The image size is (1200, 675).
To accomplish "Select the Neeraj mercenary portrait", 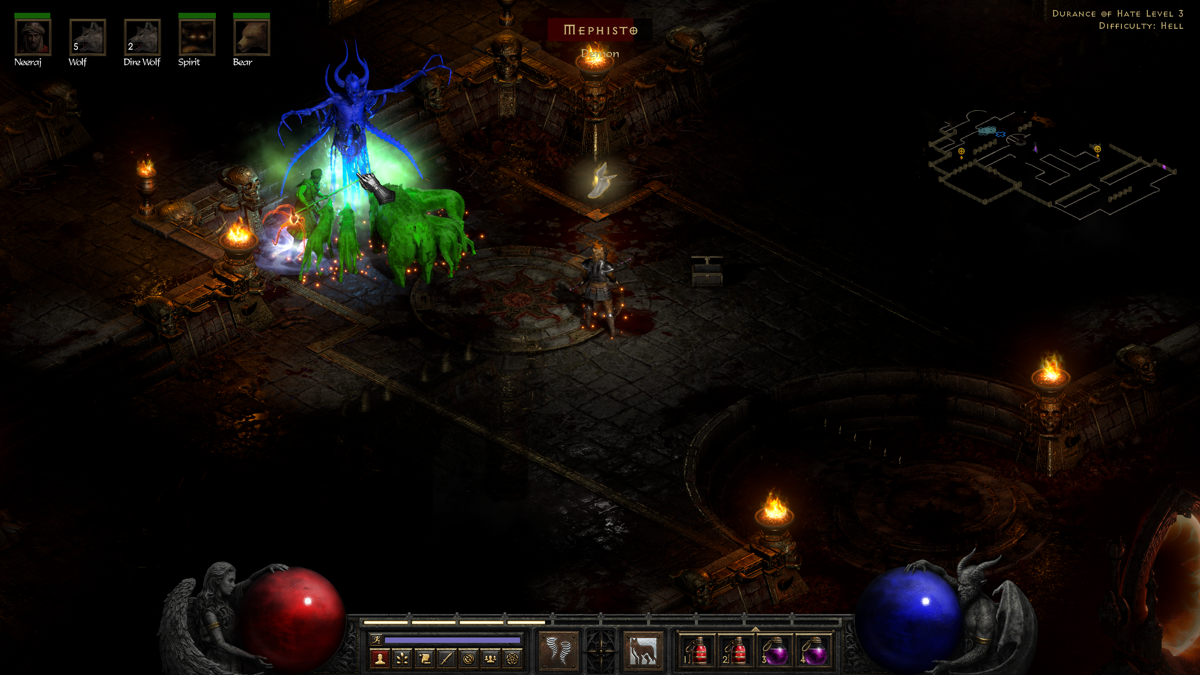I will point(32,37).
